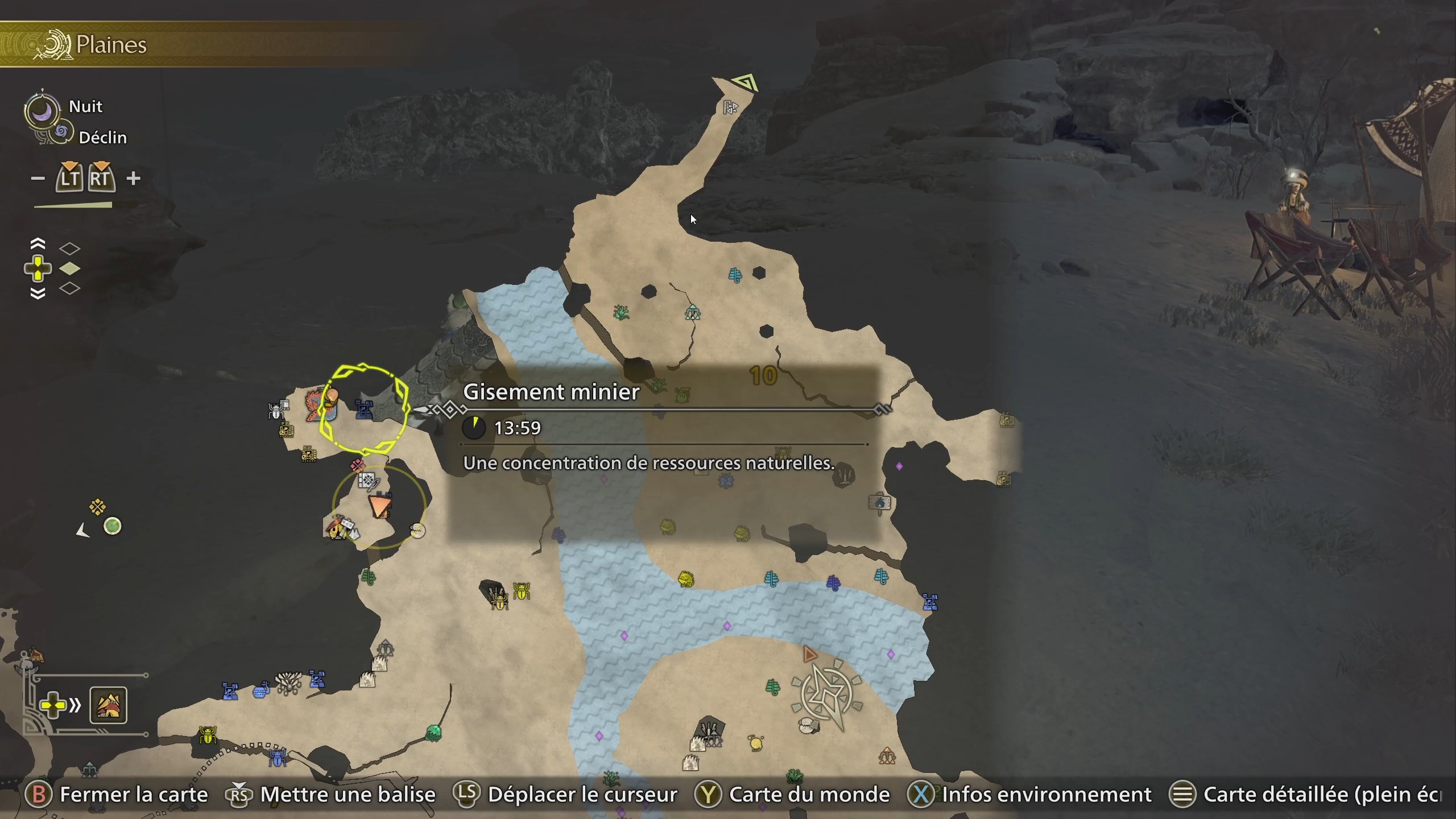
Task: Expand the d-pad legend with the double arrow
Action: pos(76,705)
